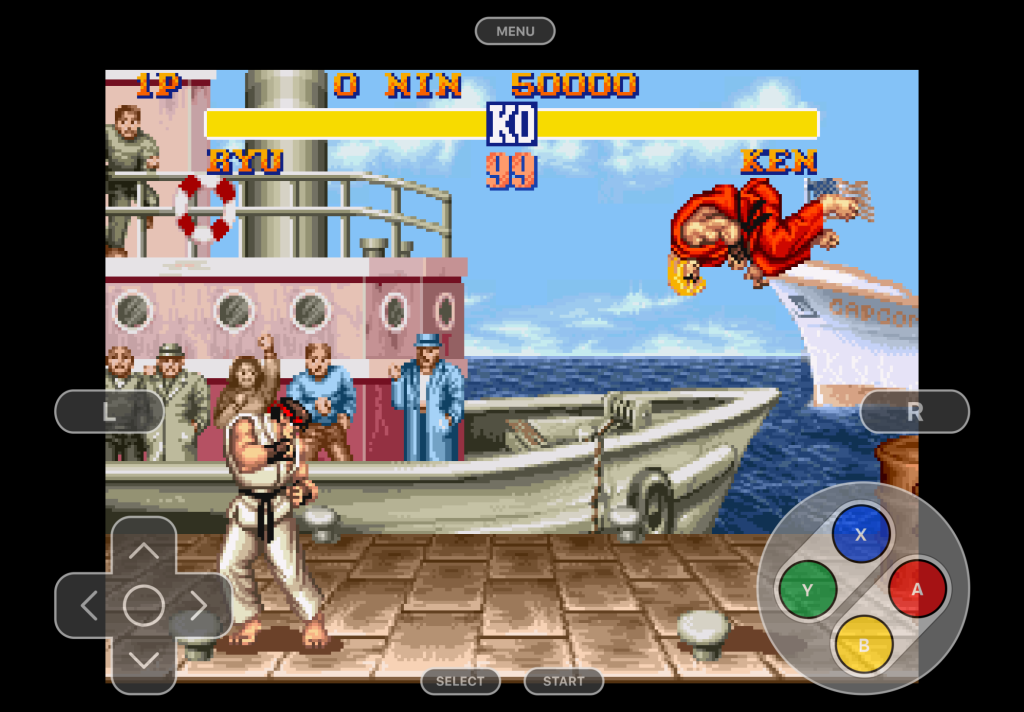Viewport: 1024px width, 712px height.
Task: Tap the R shoulder button
Action: [914, 411]
